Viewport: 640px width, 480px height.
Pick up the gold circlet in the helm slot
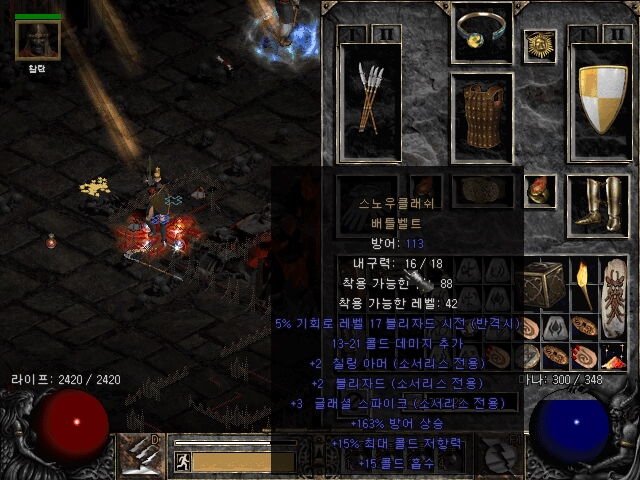pos(482,32)
